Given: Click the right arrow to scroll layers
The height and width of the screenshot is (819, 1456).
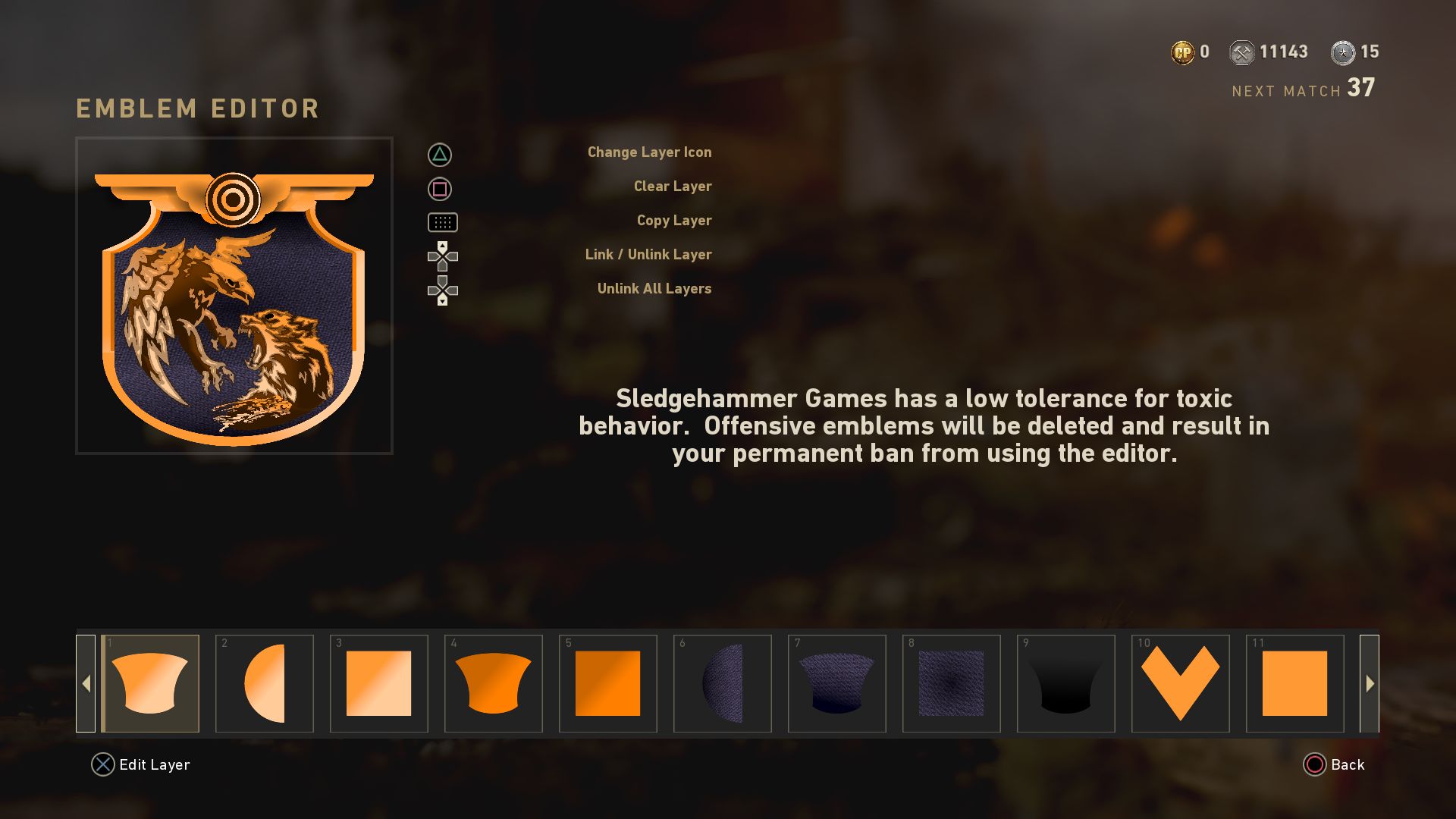Looking at the screenshot, I should point(1369,682).
